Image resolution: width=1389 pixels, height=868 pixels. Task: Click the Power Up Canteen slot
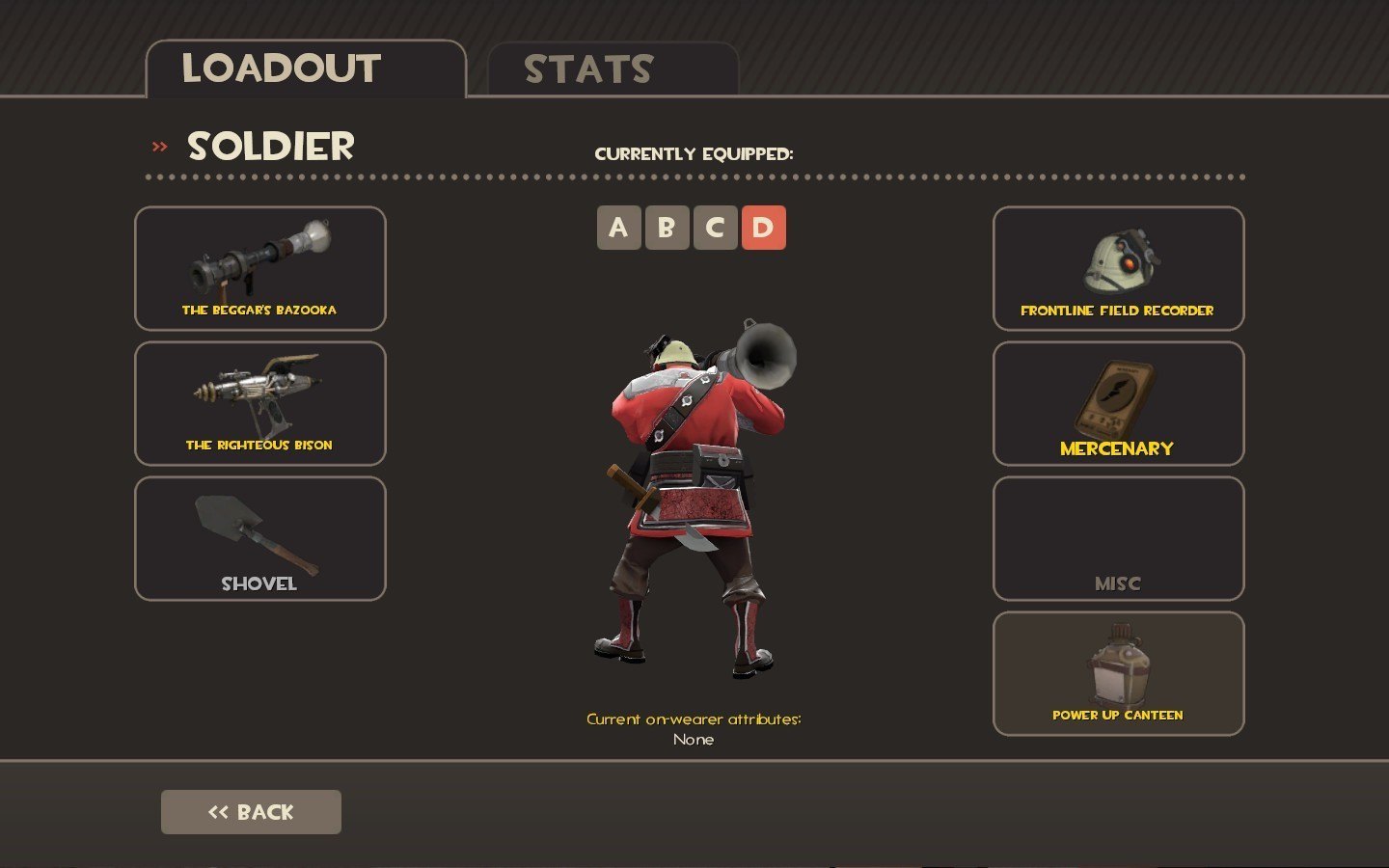(x=1118, y=673)
